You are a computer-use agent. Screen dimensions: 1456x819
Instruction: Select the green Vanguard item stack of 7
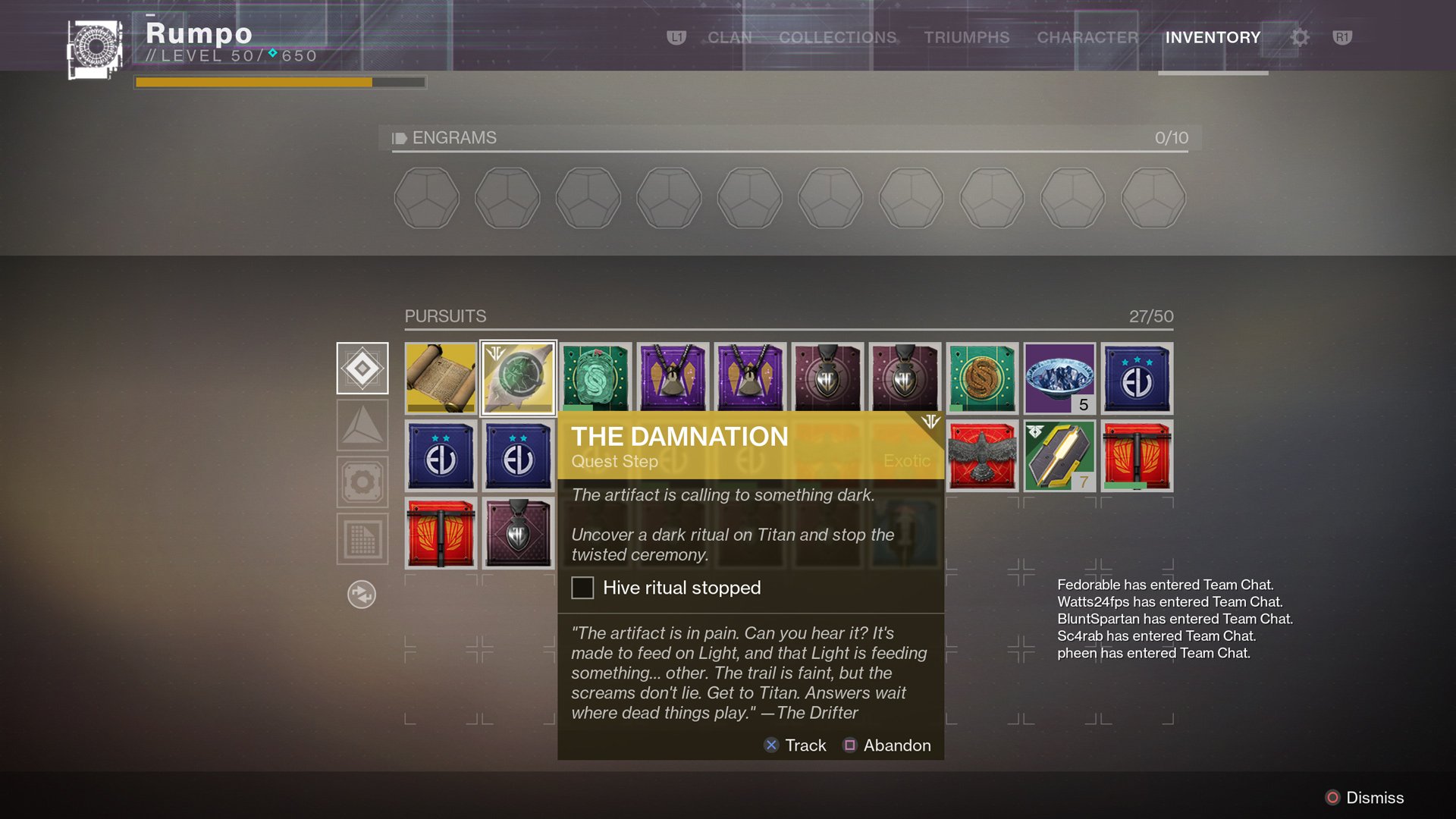coord(1059,456)
